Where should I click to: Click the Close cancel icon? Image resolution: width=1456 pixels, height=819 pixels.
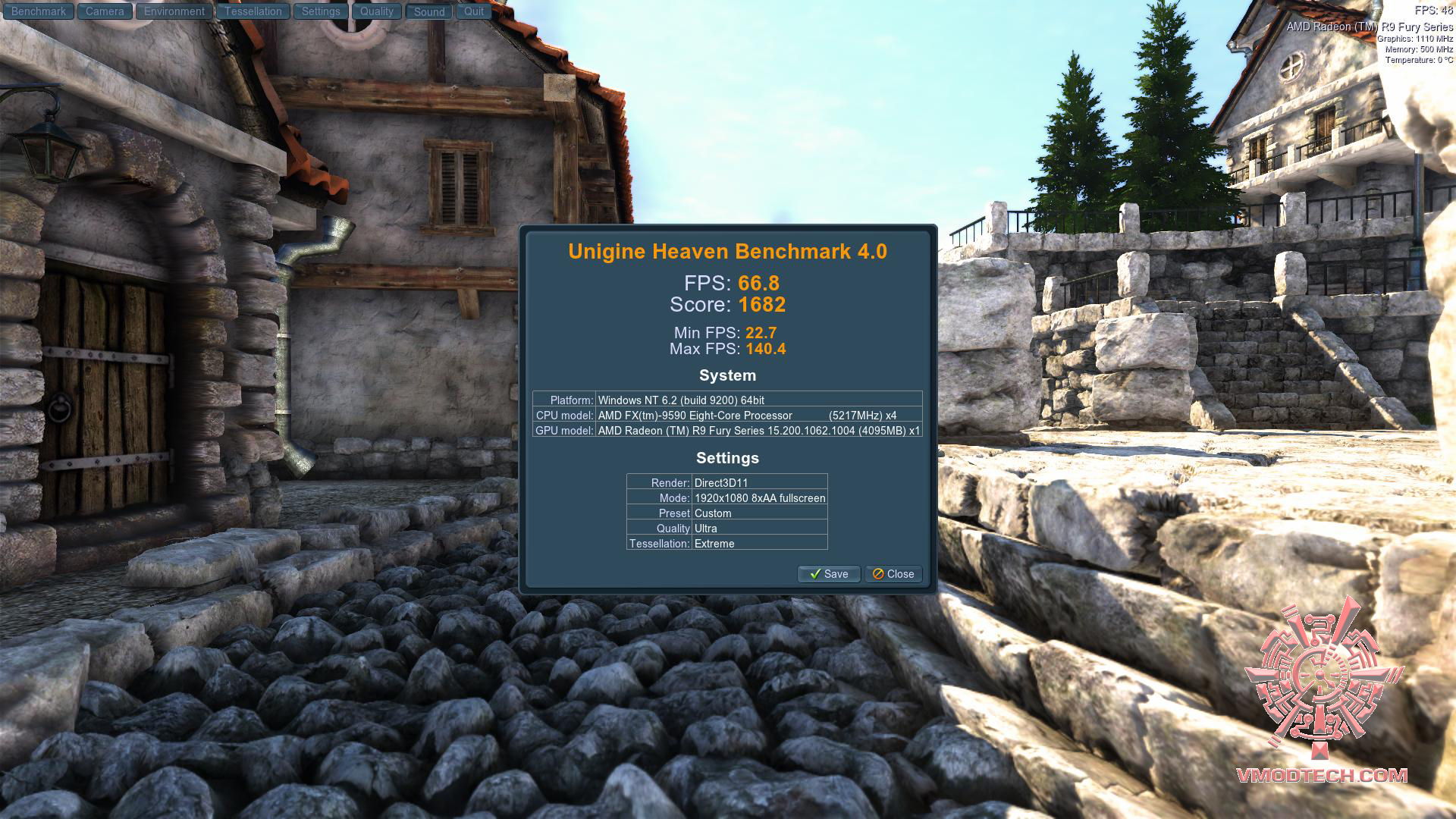(879, 574)
